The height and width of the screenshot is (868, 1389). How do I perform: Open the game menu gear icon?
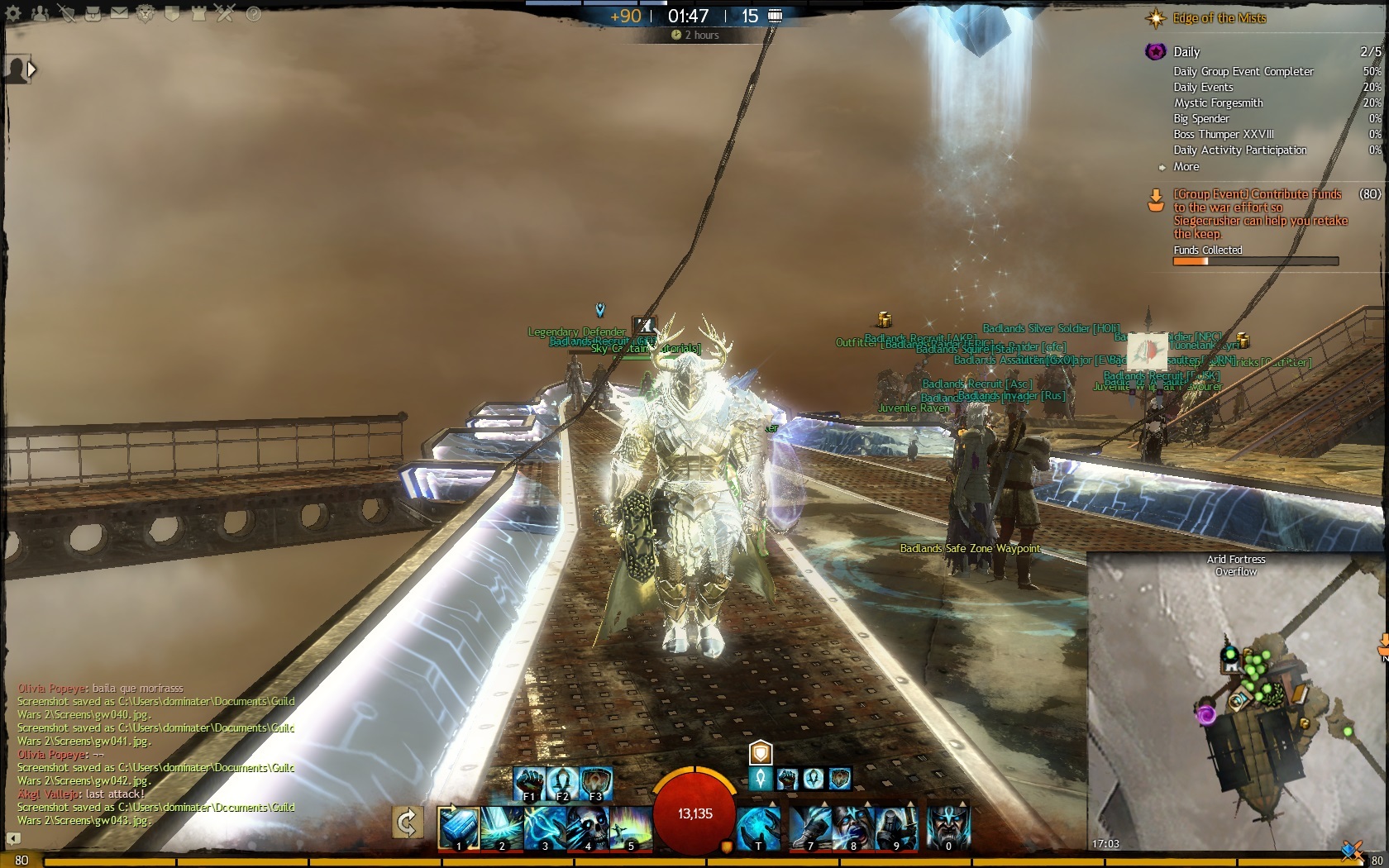13,13
